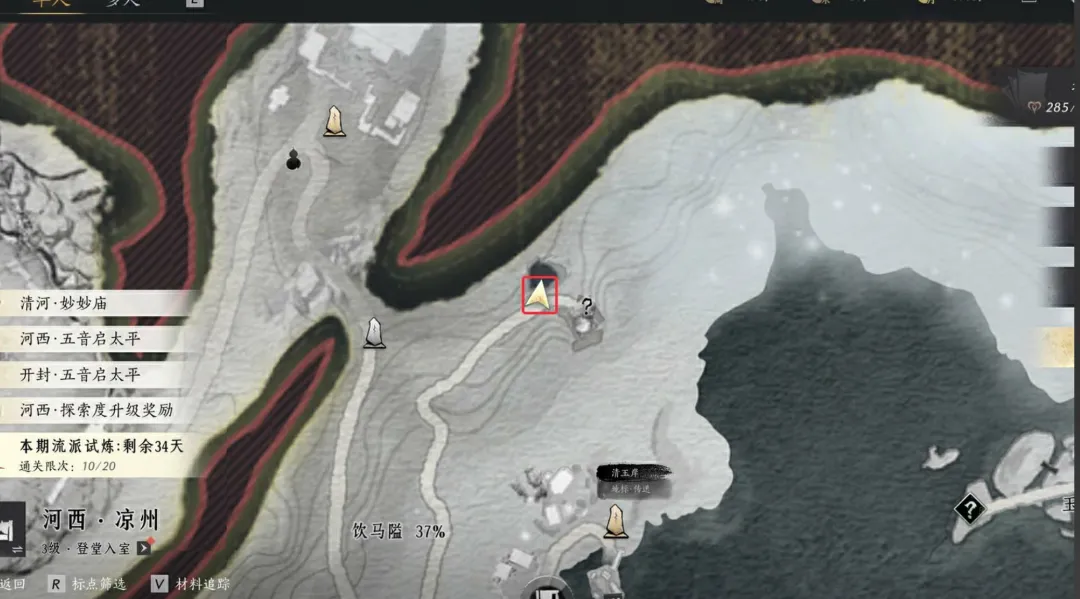This screenshot has width=1080, height=599.
Task: Select the gray unactivated waypoint stone marker
Action: tap(374, 332)
